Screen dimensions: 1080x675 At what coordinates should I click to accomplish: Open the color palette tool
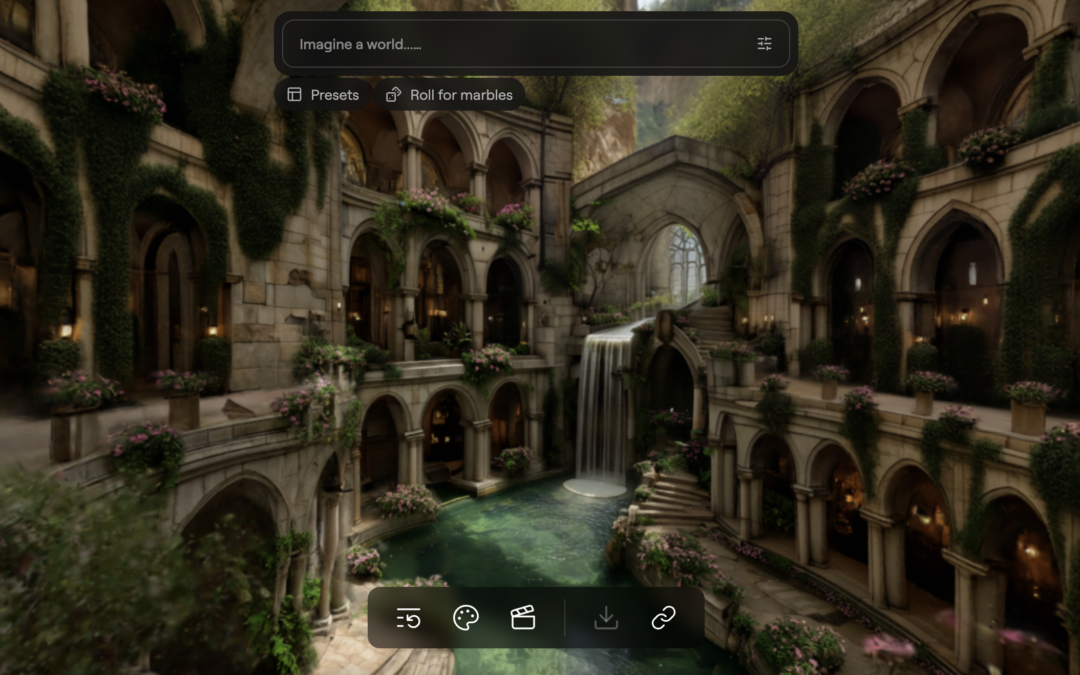(x=466, y=618)
